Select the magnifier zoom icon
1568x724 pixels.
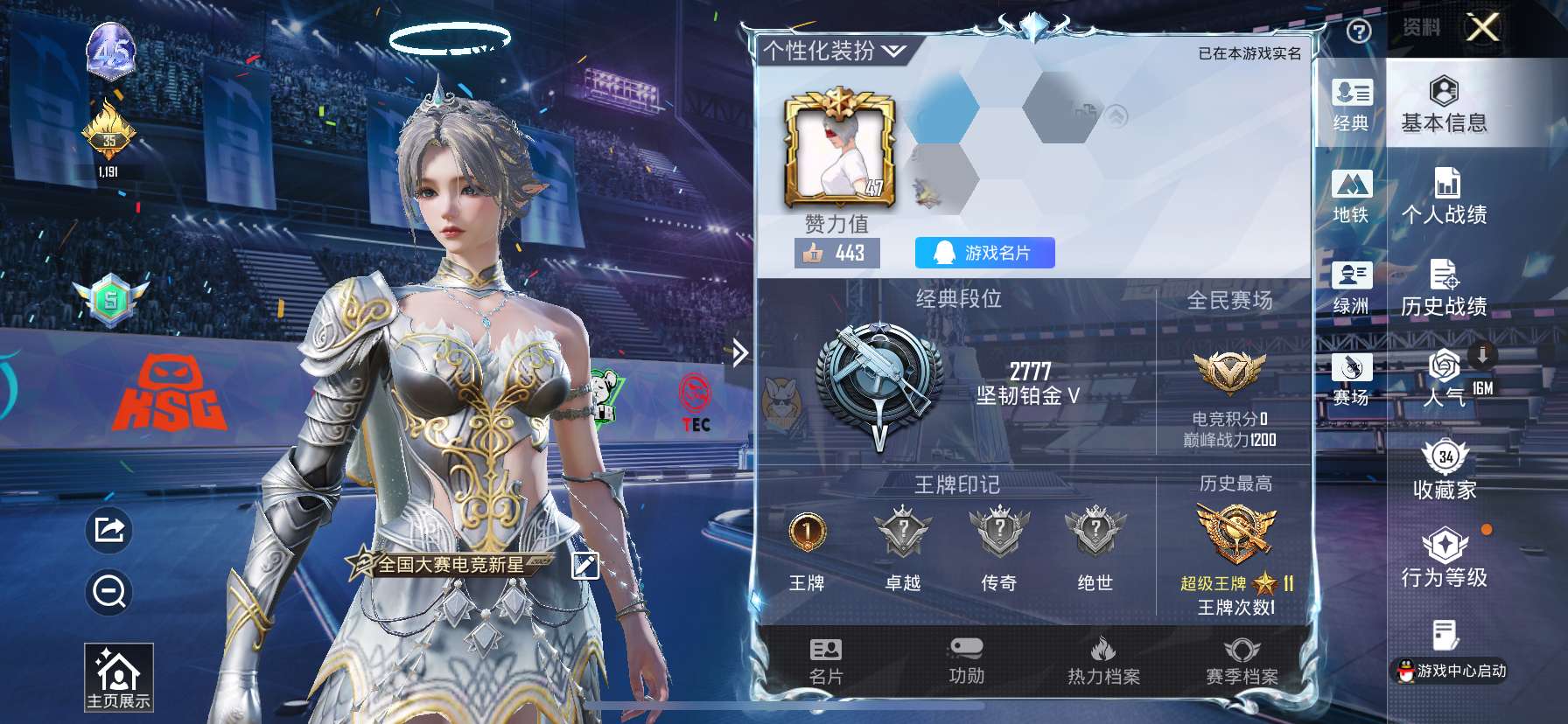click(107, 593)
